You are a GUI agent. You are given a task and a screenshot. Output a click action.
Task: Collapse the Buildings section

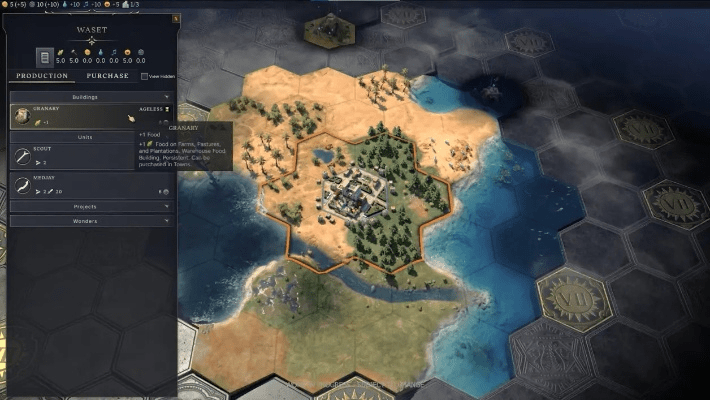(x=91, y=97)
